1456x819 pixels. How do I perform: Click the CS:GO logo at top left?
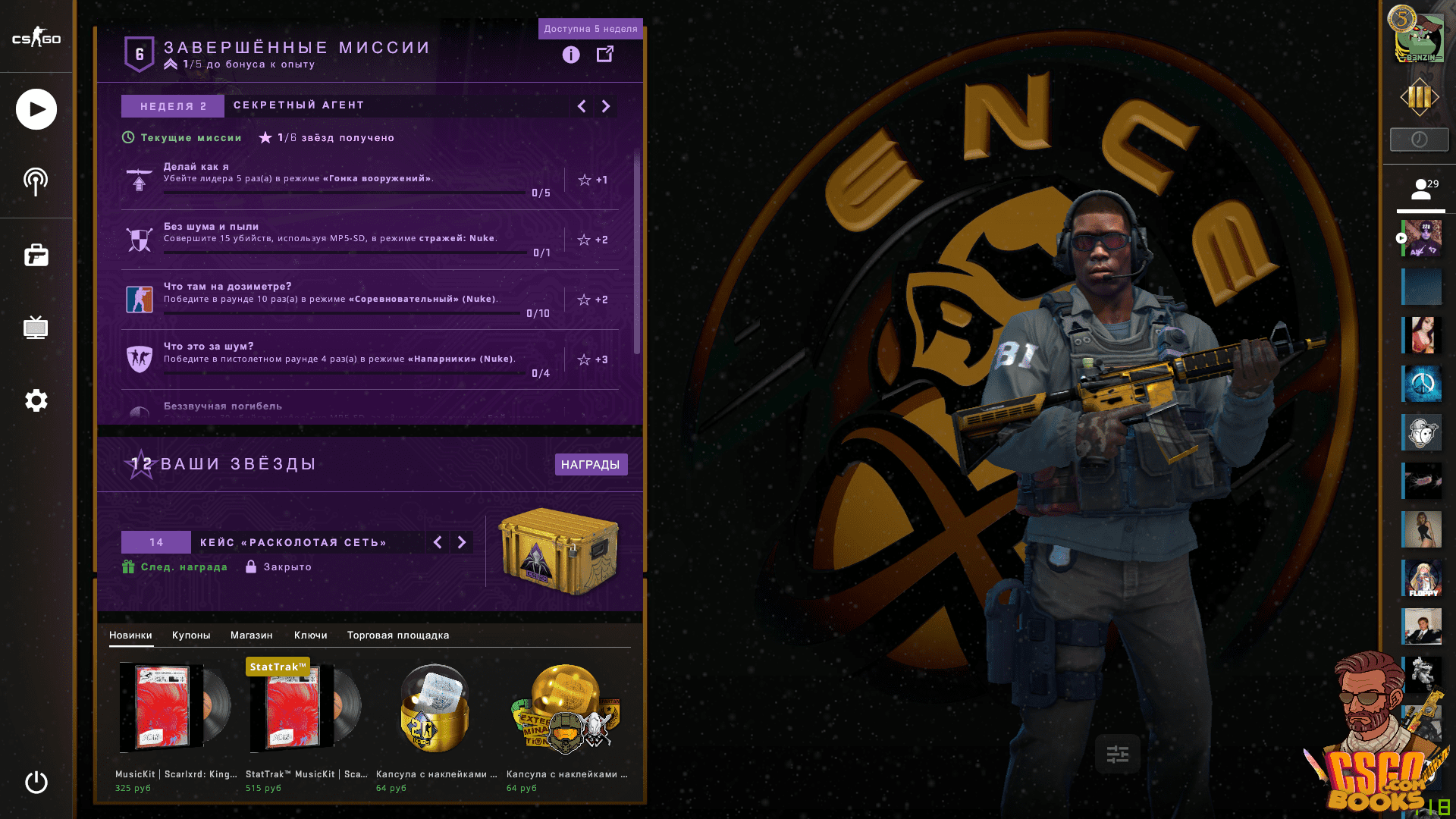(35, 38)
